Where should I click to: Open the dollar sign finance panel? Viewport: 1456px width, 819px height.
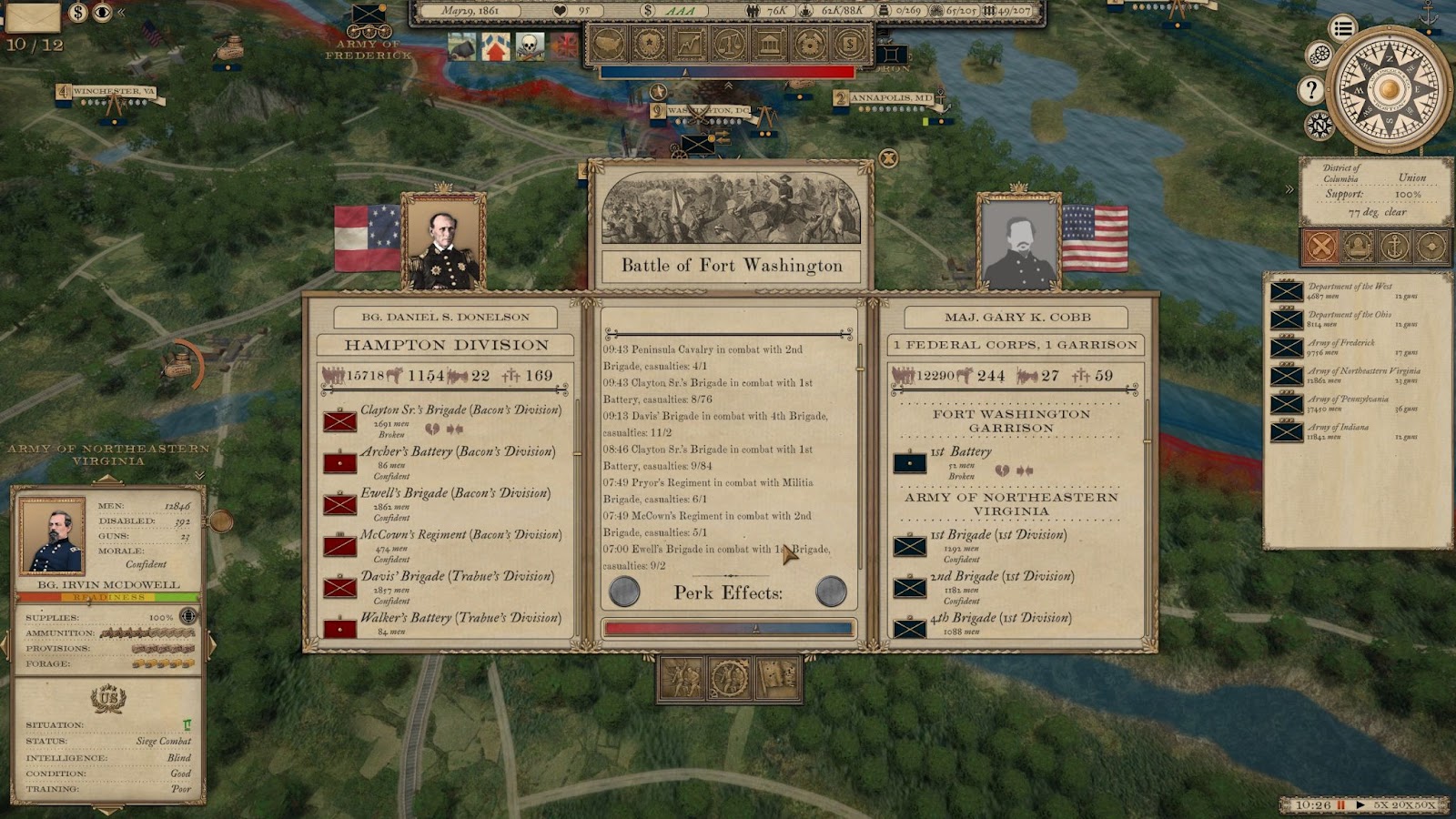(849, 43)
